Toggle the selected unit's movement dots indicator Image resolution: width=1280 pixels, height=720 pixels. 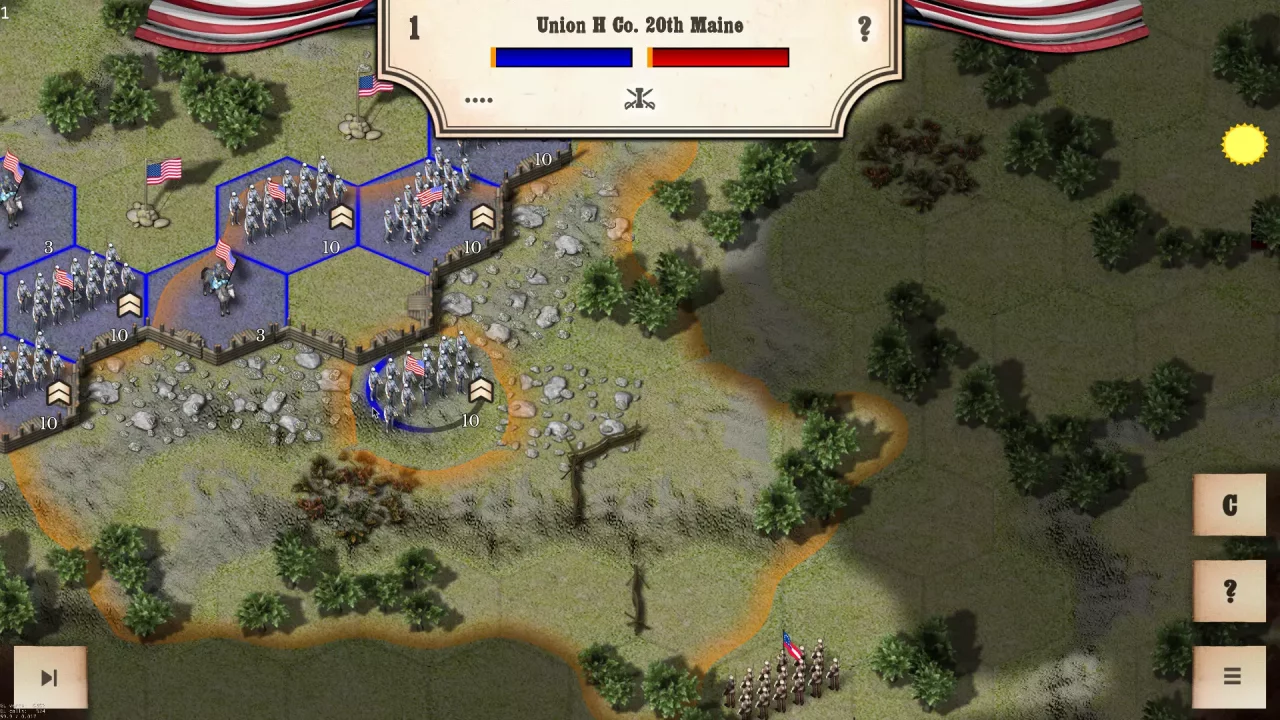click(x=478, y=99)
